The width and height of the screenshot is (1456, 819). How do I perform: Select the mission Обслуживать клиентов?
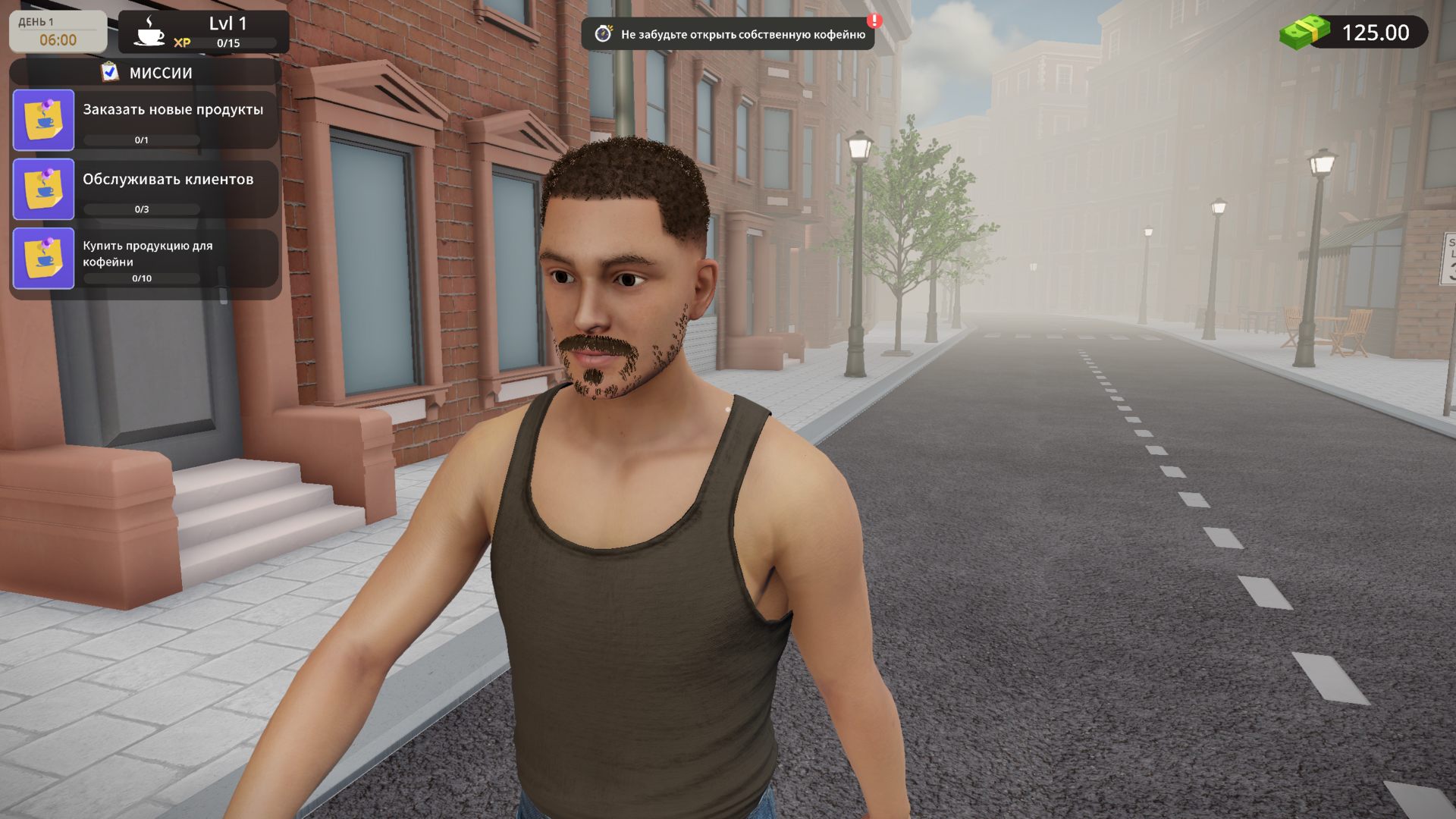click(146, 189)
